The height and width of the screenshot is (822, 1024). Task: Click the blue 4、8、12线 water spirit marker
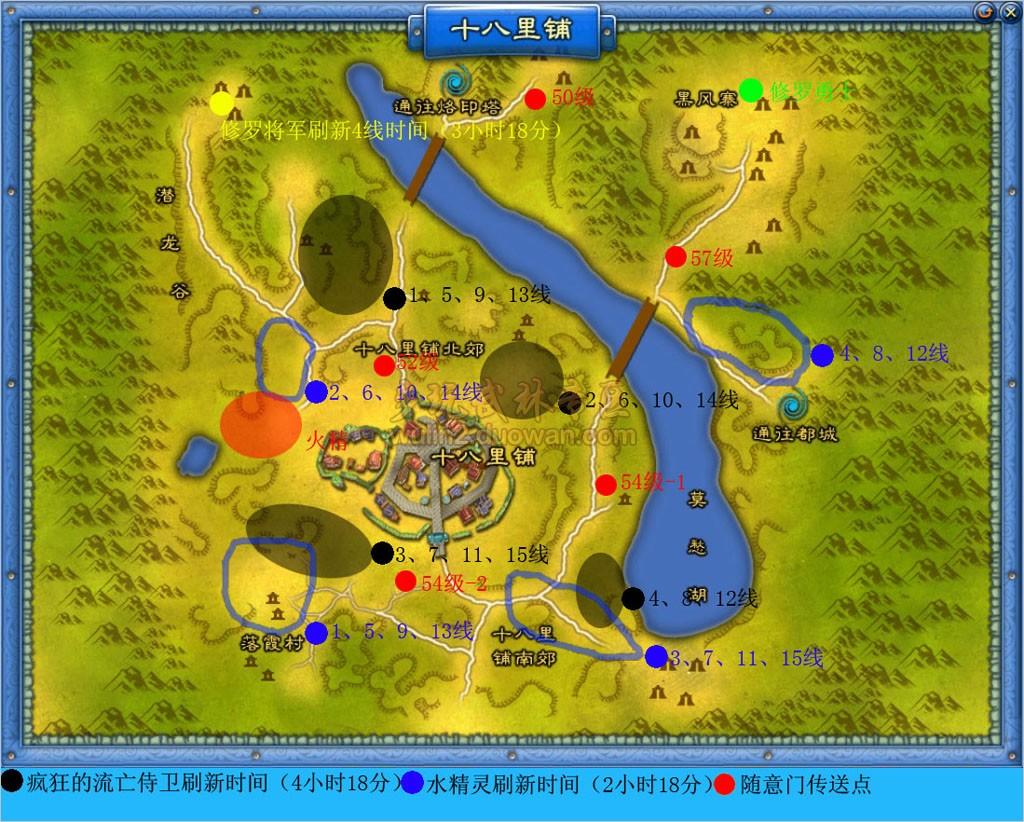[822, 355]
